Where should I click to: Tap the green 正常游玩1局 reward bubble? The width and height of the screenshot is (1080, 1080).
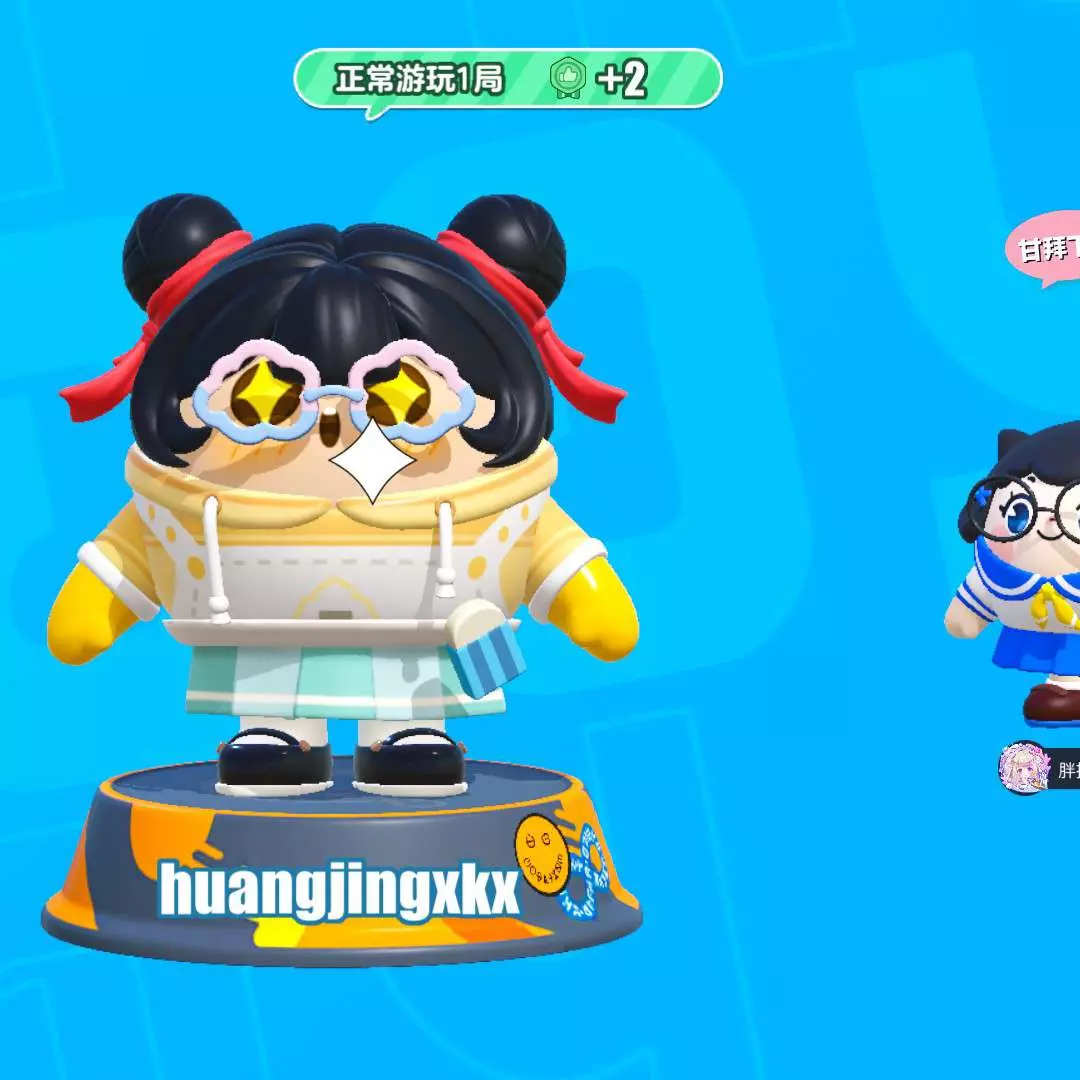(x=507, y=79)
